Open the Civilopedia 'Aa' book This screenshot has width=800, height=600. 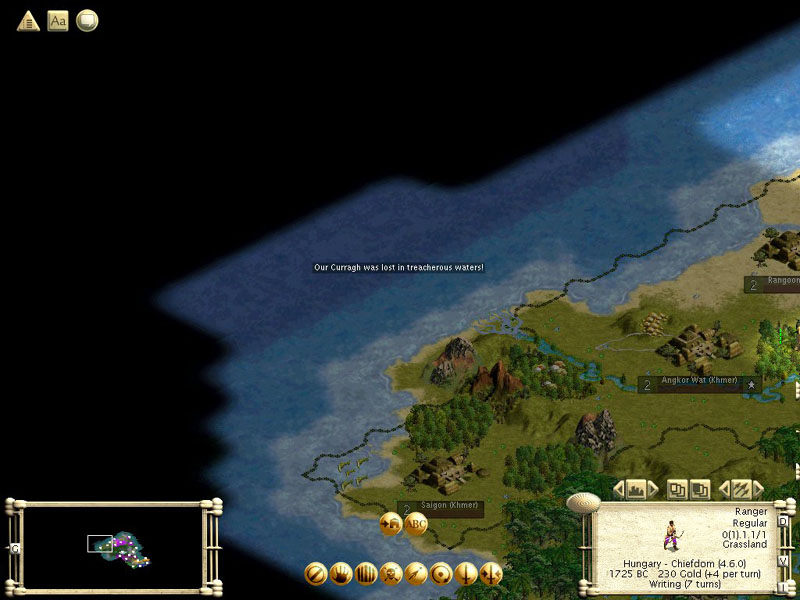[58, 20]
